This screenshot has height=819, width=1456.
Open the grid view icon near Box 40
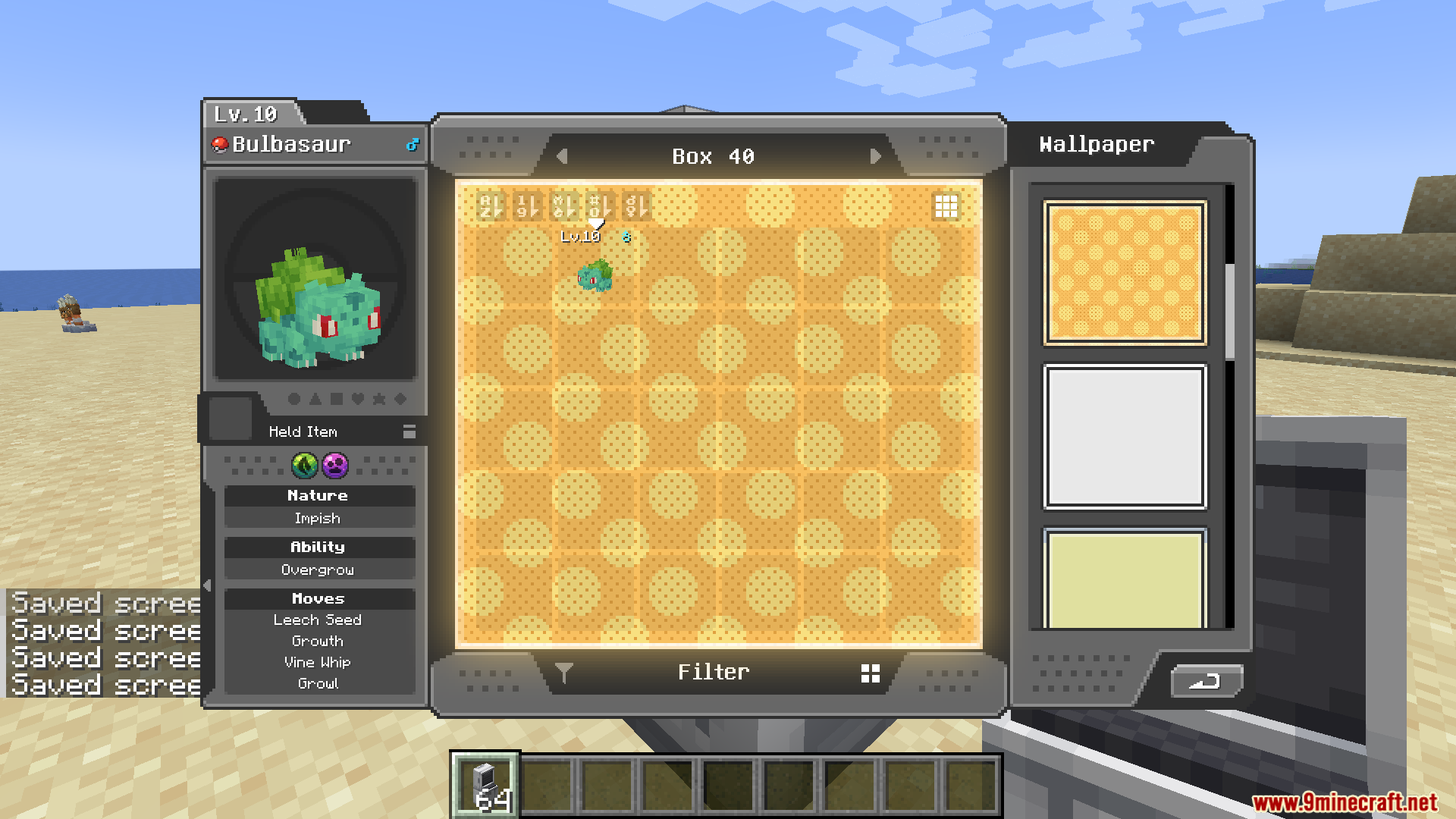pyautogui.click(x=946, y=206)
